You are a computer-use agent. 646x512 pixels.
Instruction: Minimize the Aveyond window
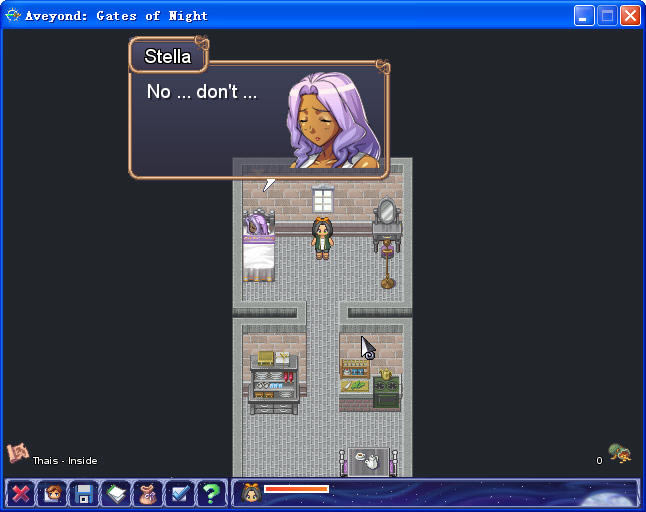pos(584,15)
